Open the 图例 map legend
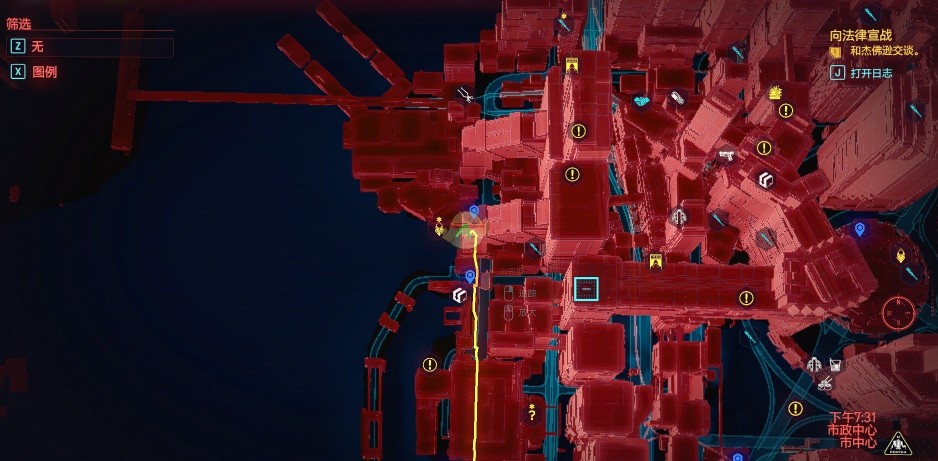 44,72
